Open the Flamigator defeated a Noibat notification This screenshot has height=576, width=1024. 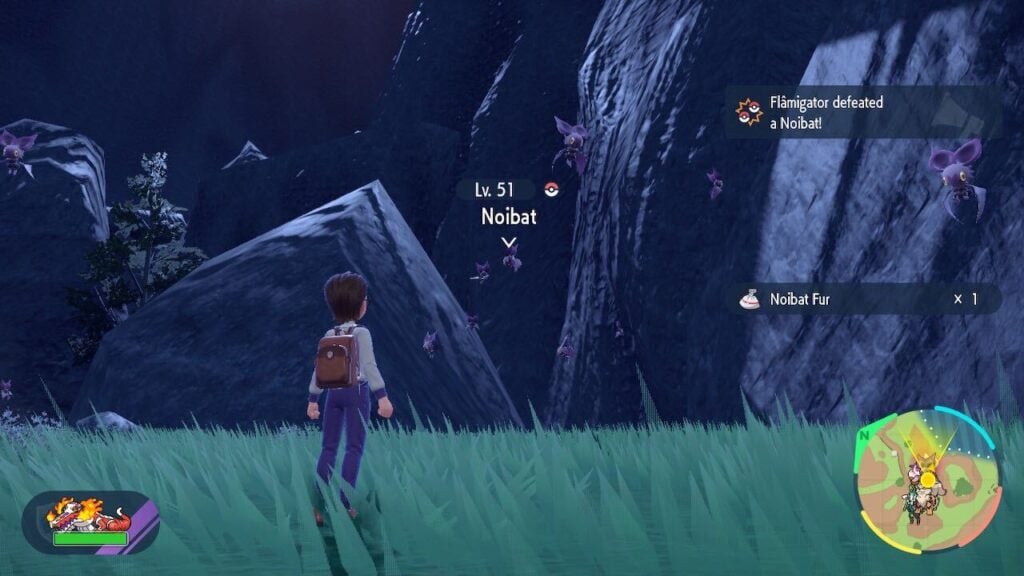tap(862, 111)
